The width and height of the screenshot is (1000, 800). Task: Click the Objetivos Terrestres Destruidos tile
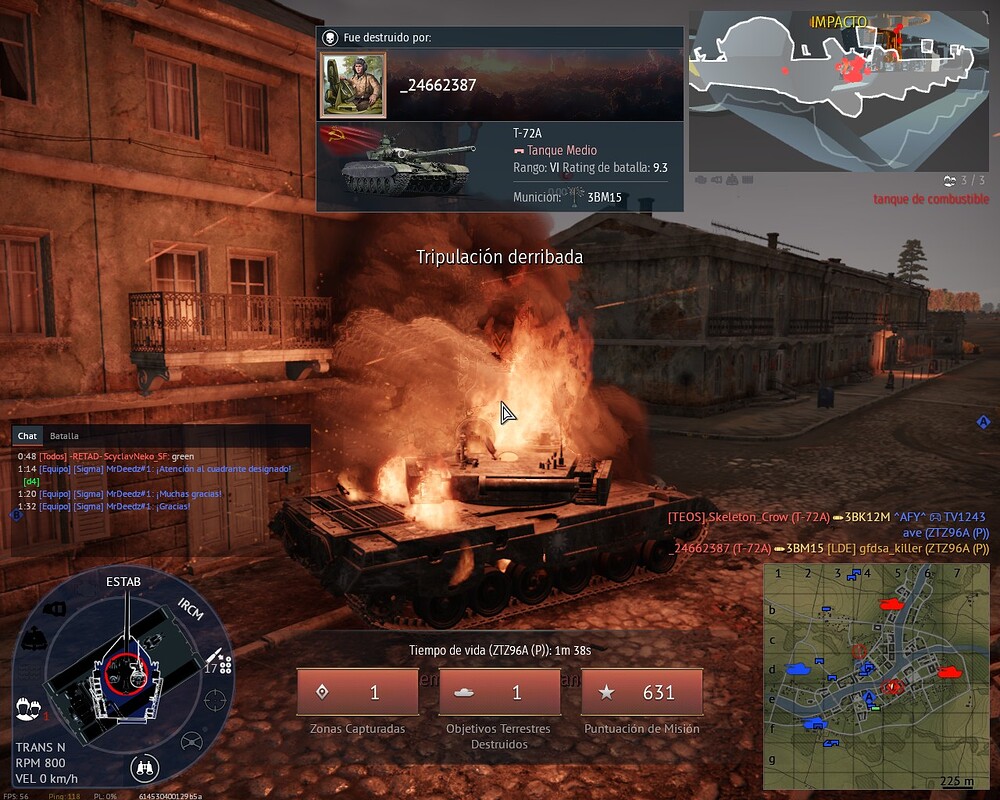(x=499, y=692)
